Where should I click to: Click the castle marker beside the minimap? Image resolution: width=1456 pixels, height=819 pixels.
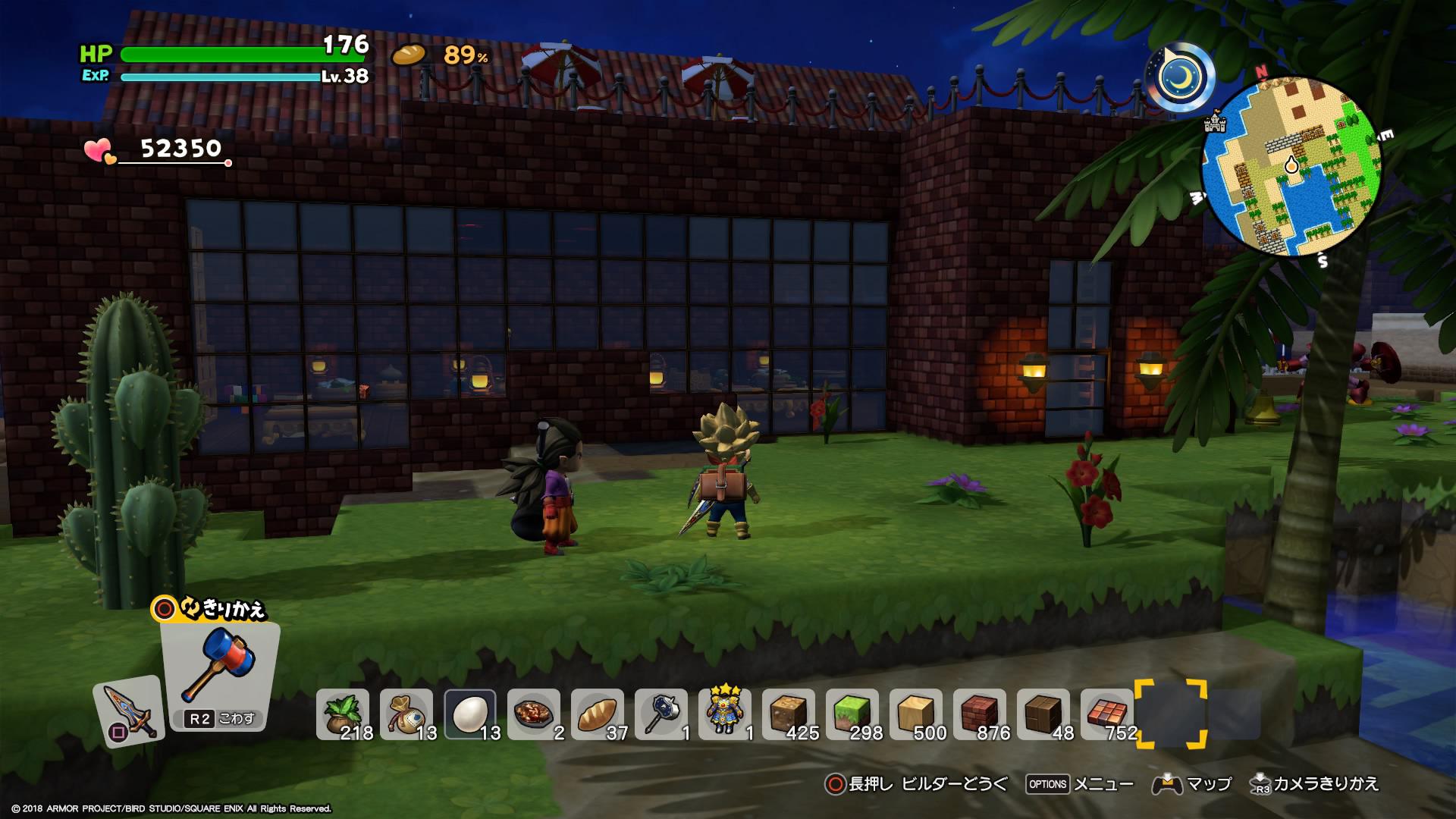coord(1215,121)
